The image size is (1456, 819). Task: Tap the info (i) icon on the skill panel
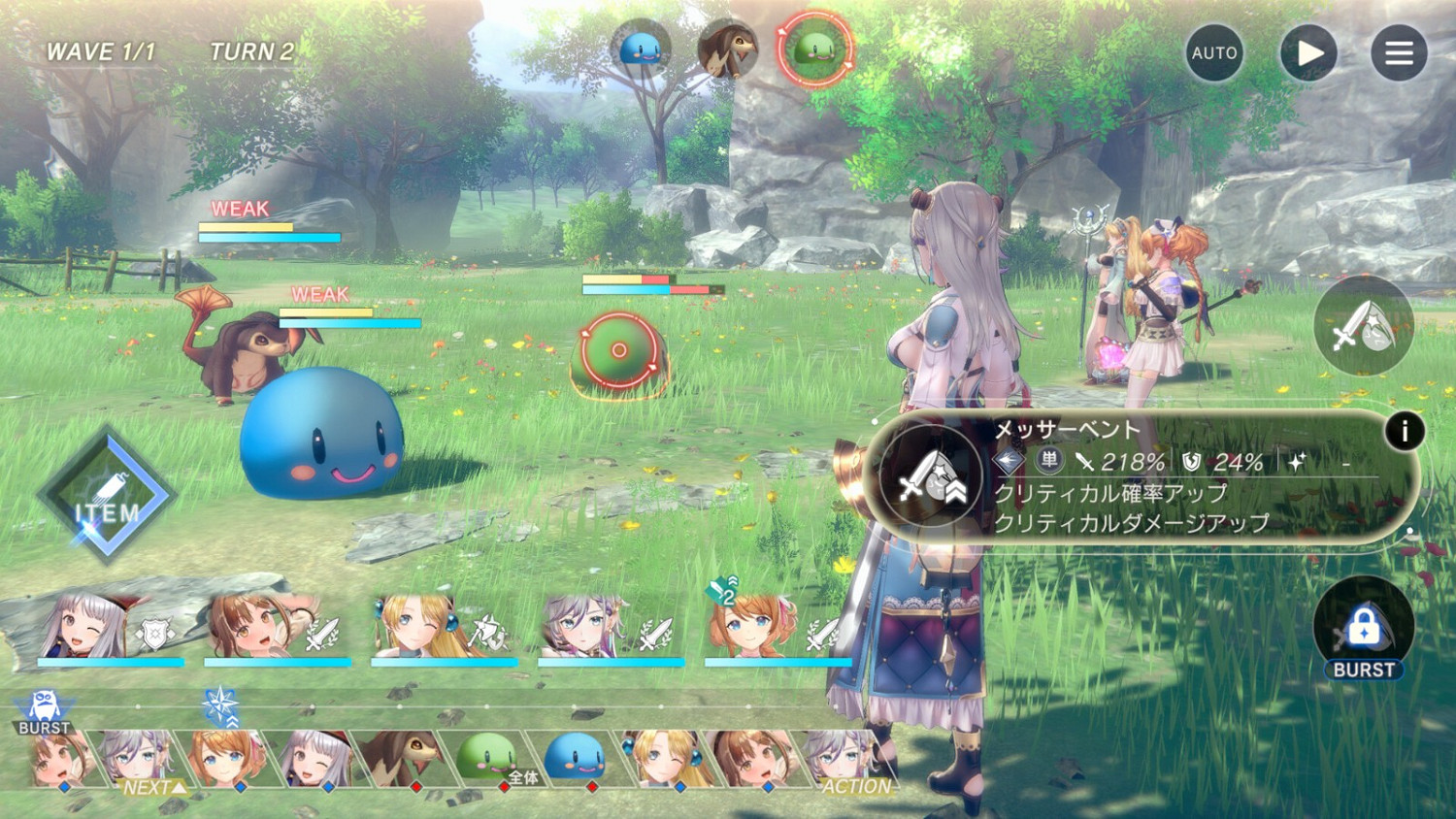[1405, 433]
